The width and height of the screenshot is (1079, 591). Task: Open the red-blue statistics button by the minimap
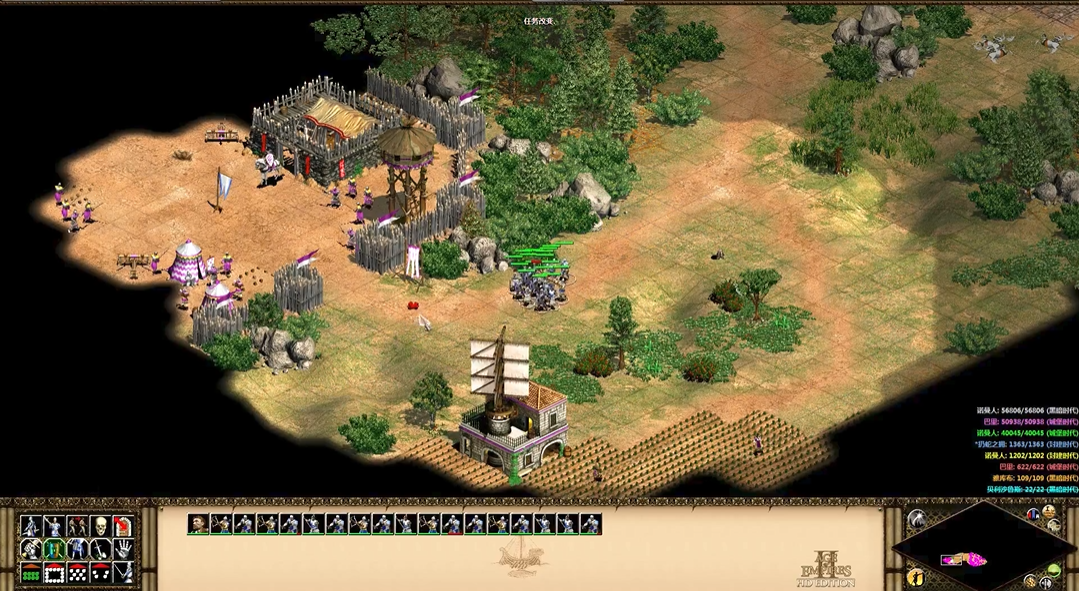click(1033, 514)
